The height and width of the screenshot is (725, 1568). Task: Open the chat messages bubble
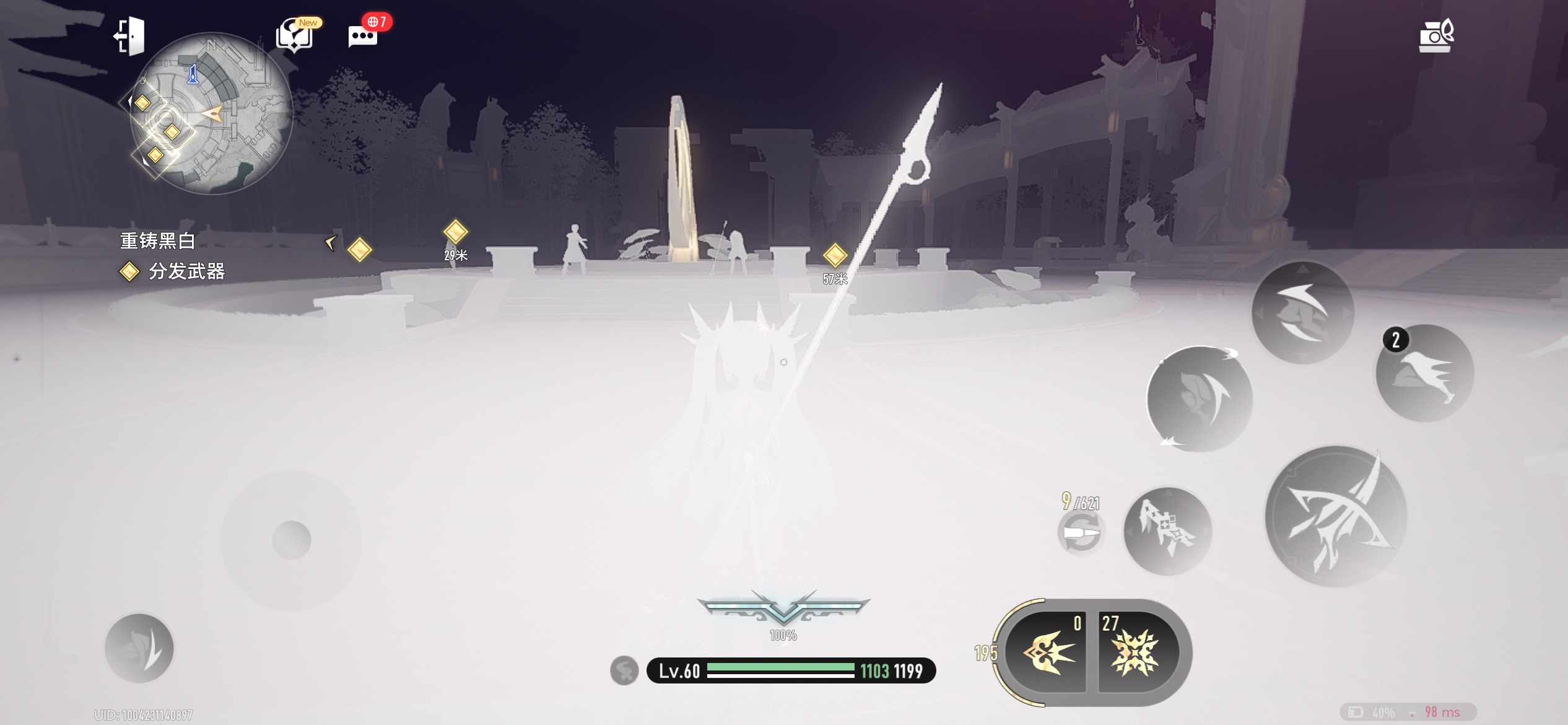[x=364, y=36]
